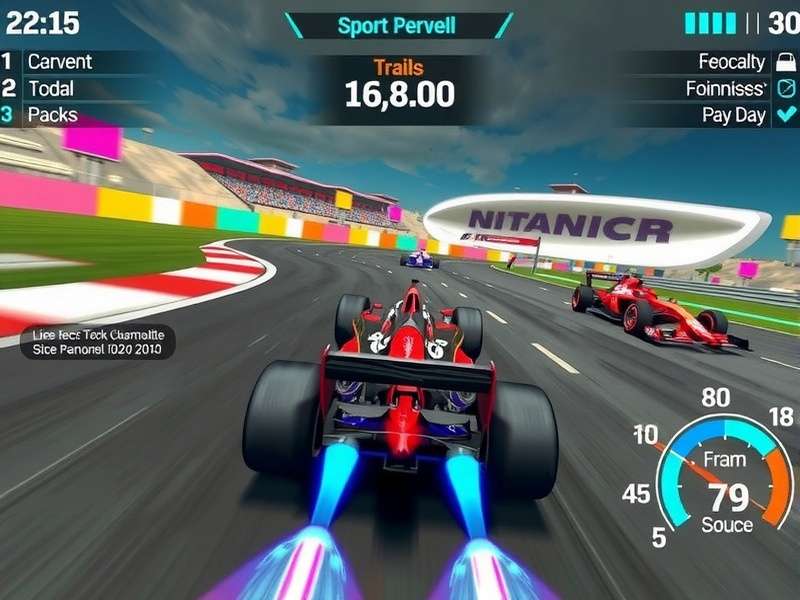800x600 pixels.
Task: Toggle the Pay Day checkmark
Action: [785, 115]
